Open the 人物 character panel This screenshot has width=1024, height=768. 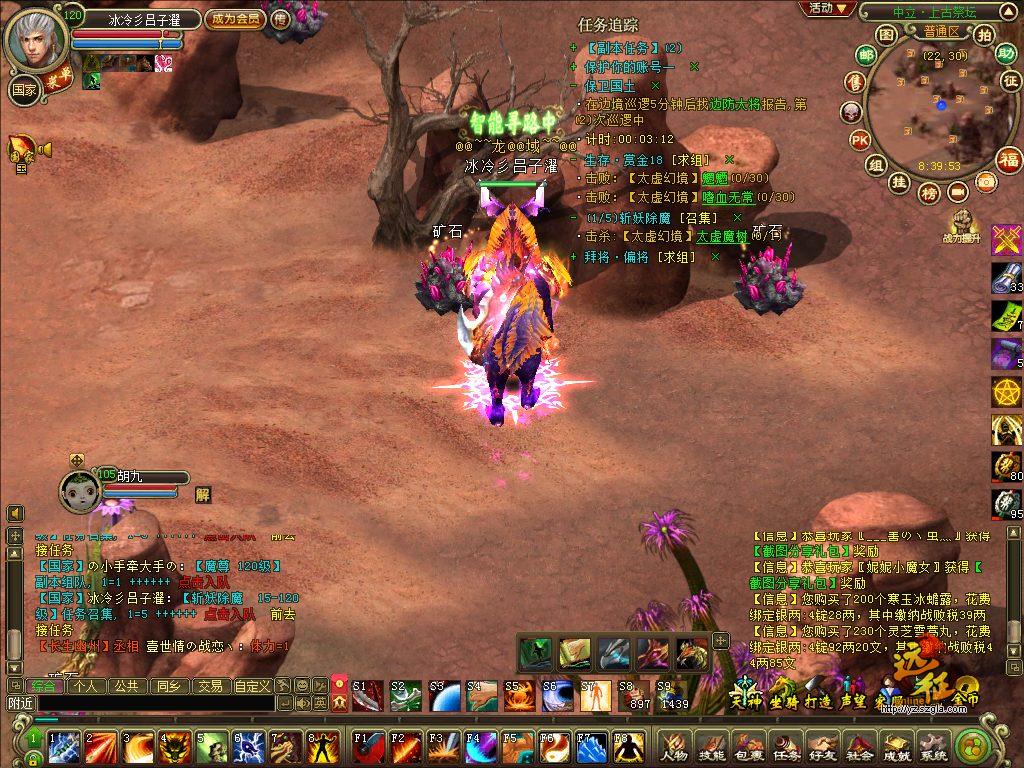pos(673,746)
